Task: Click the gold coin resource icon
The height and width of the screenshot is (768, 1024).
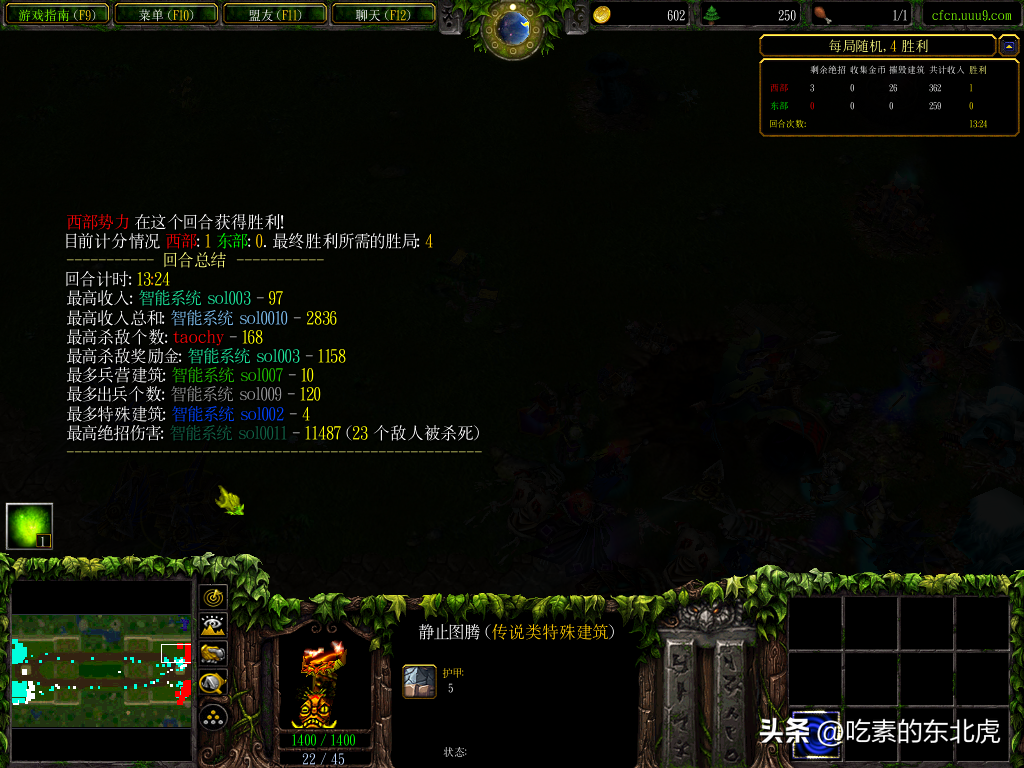Action: coord(602,15)
